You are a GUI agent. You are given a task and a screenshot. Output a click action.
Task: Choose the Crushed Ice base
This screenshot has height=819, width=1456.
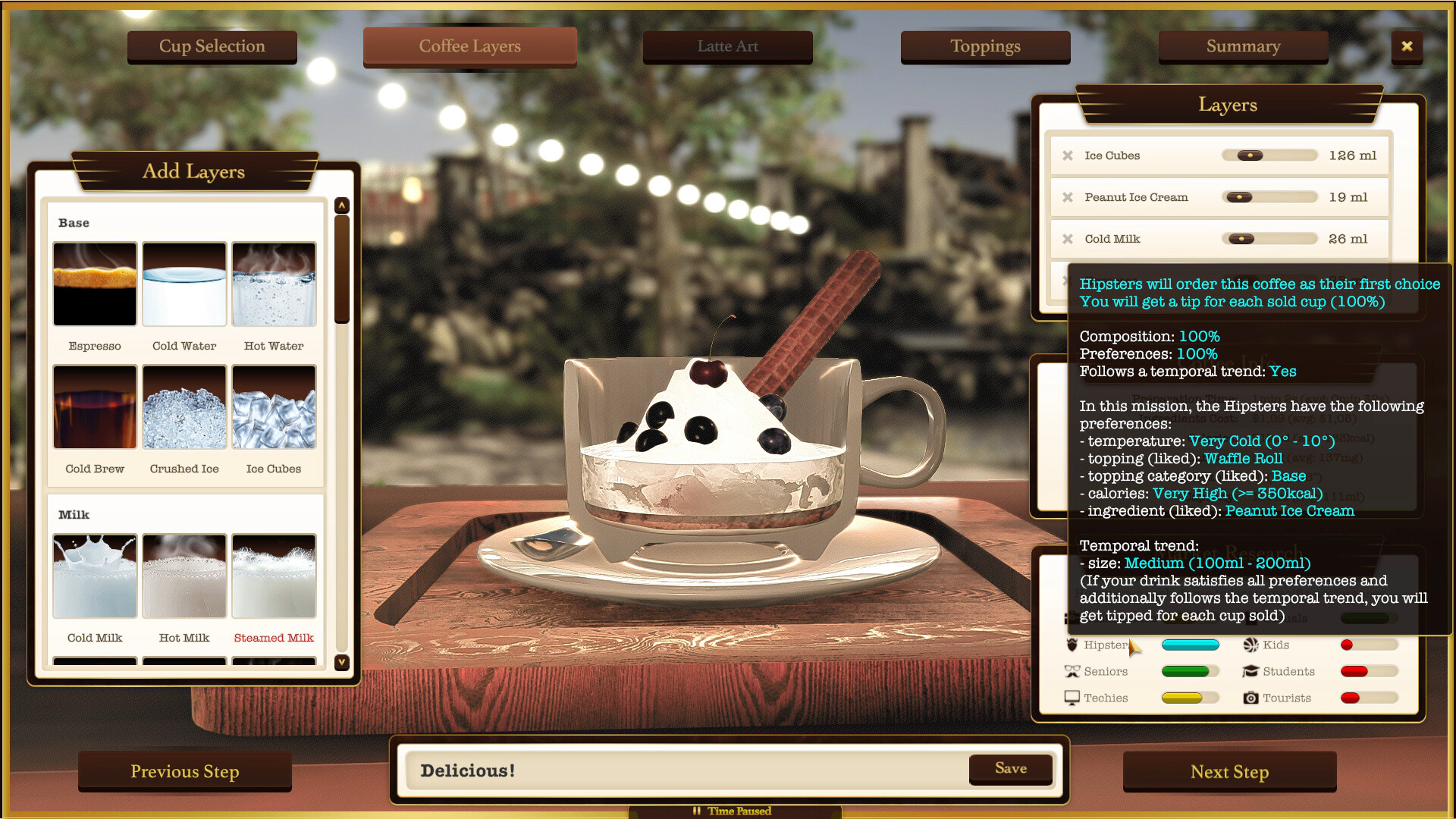[184, 407]
